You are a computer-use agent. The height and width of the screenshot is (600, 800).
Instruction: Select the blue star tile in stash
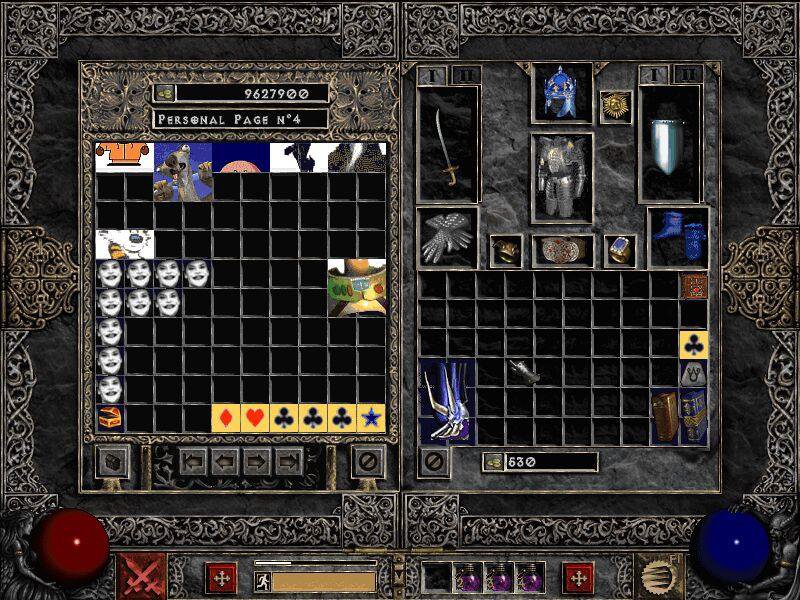tap(372, 418)
